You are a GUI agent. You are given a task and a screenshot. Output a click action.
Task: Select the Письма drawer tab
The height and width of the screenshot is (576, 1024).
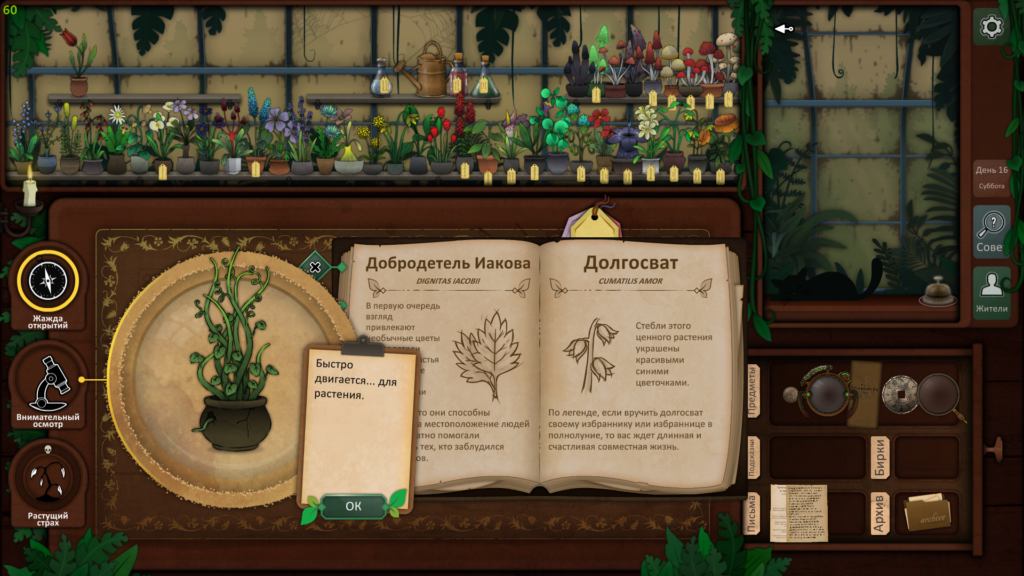click(753, 514)
